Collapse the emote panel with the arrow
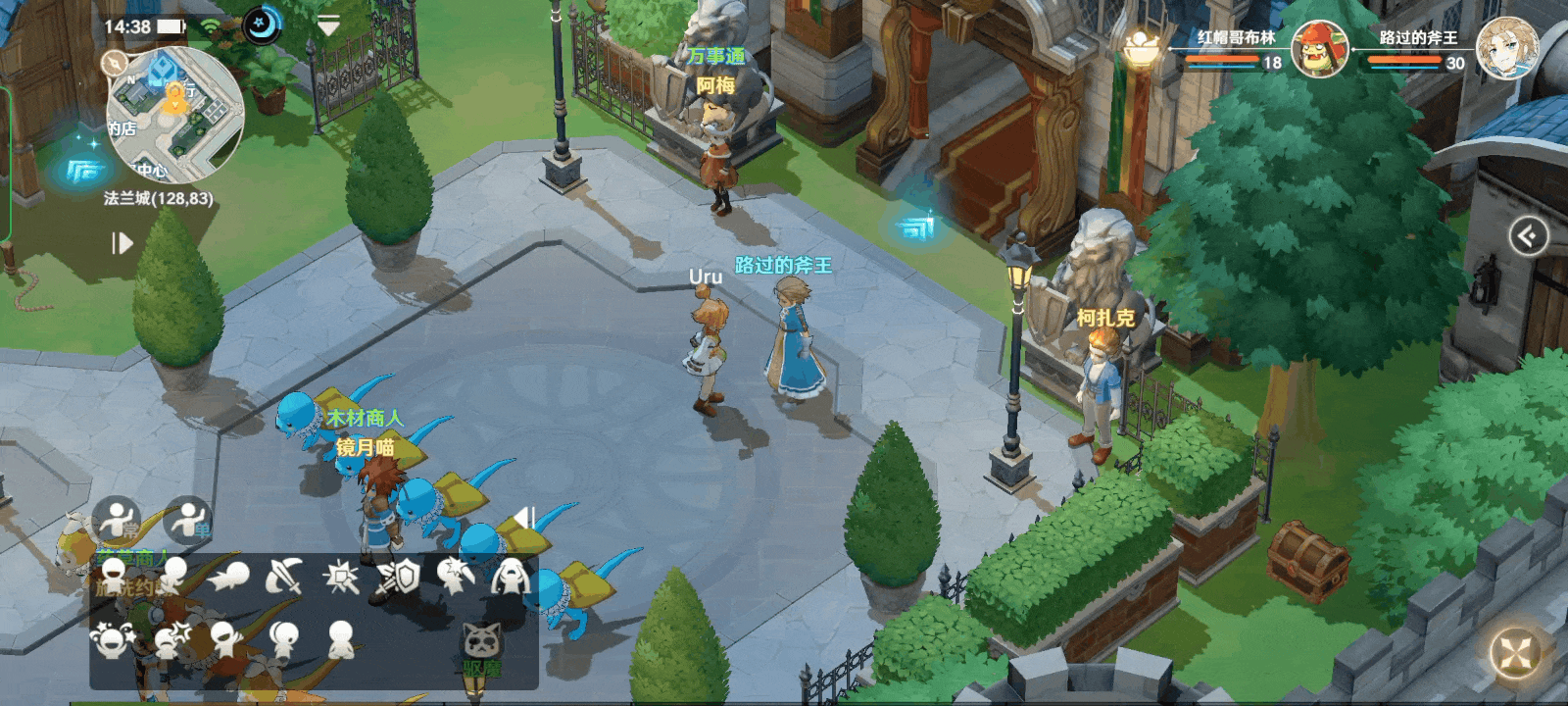 click(x=524, y=518)
